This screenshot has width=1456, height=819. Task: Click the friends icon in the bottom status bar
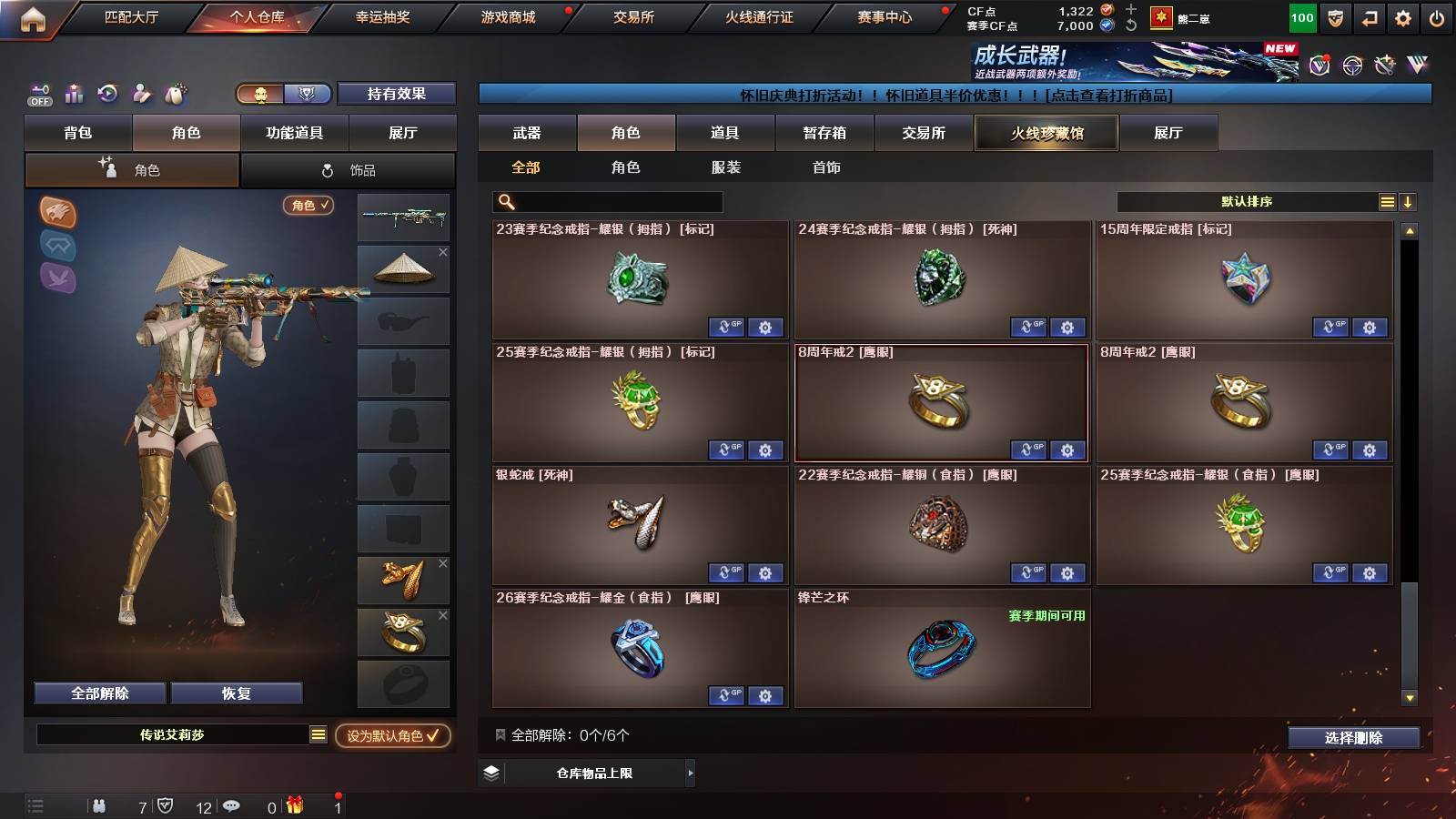tap(98, 804)
